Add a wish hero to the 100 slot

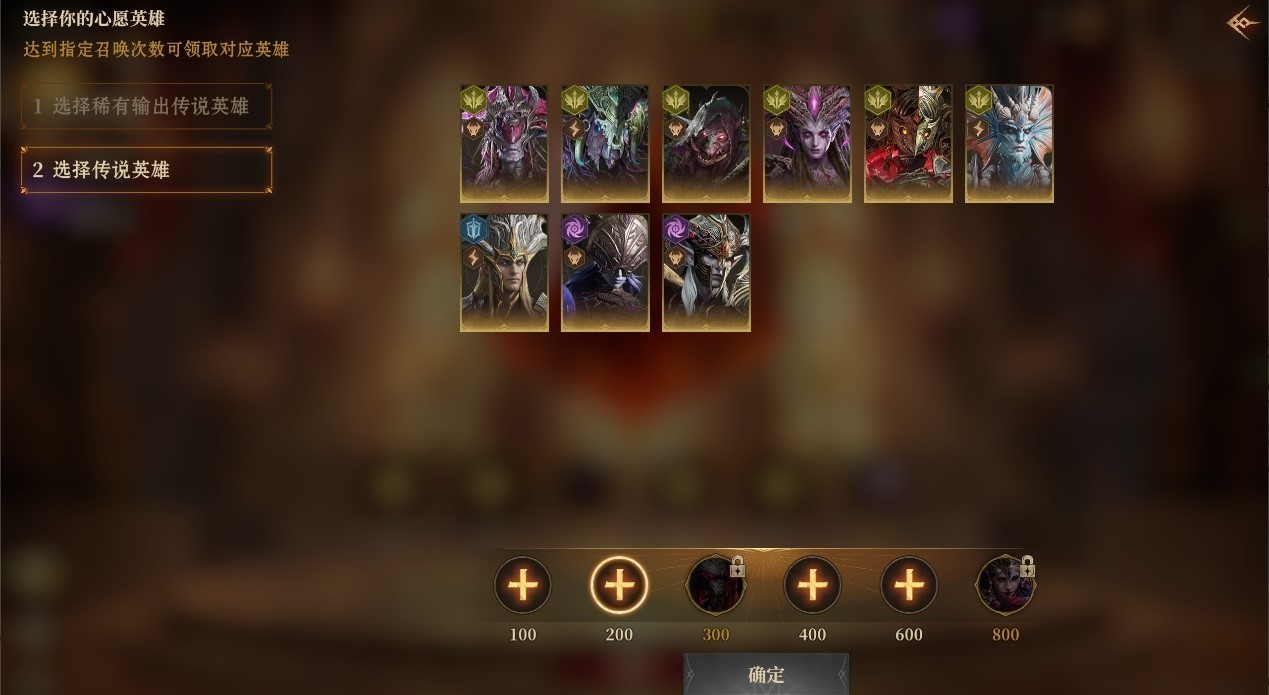pyautogui.click(x=523, y=585)
